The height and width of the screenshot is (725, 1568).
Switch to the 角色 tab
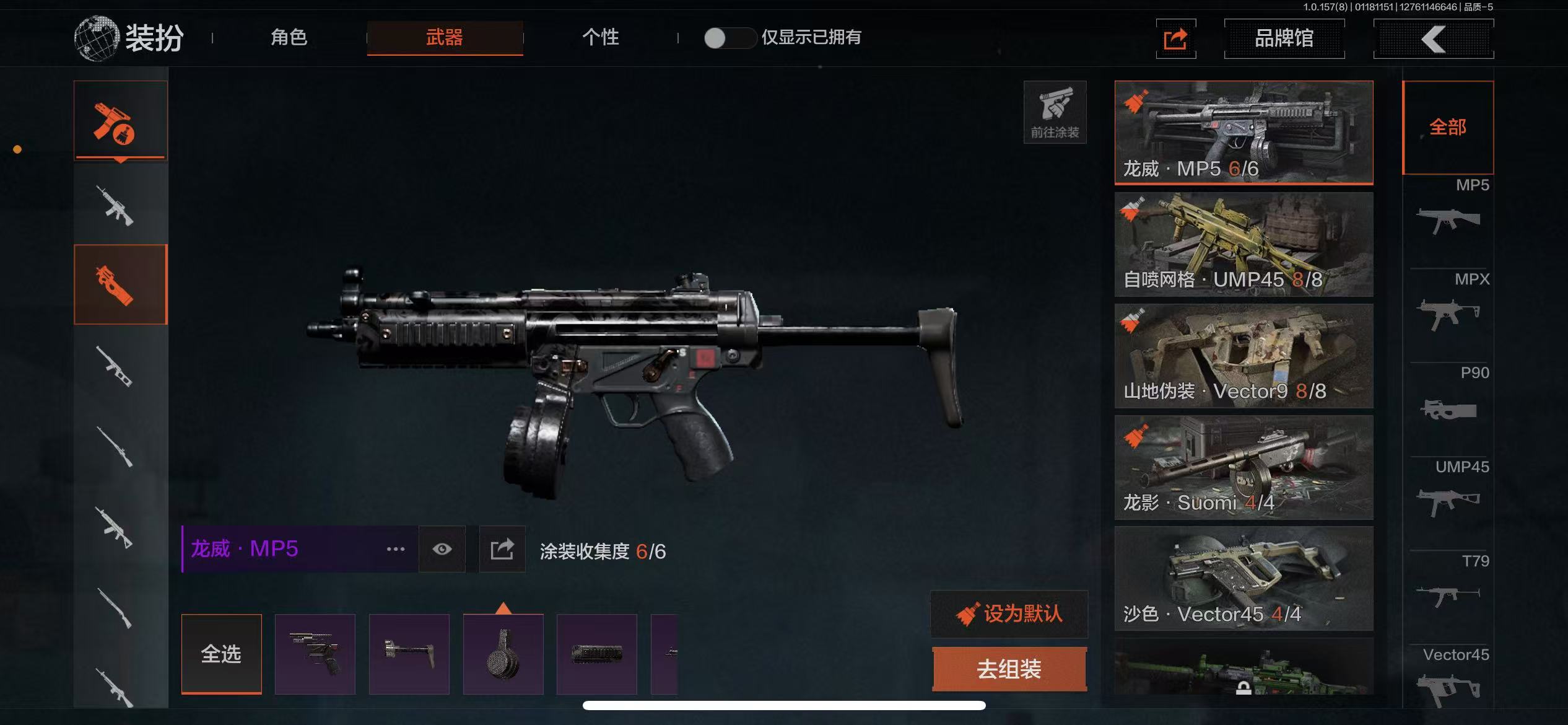[289, 38]
